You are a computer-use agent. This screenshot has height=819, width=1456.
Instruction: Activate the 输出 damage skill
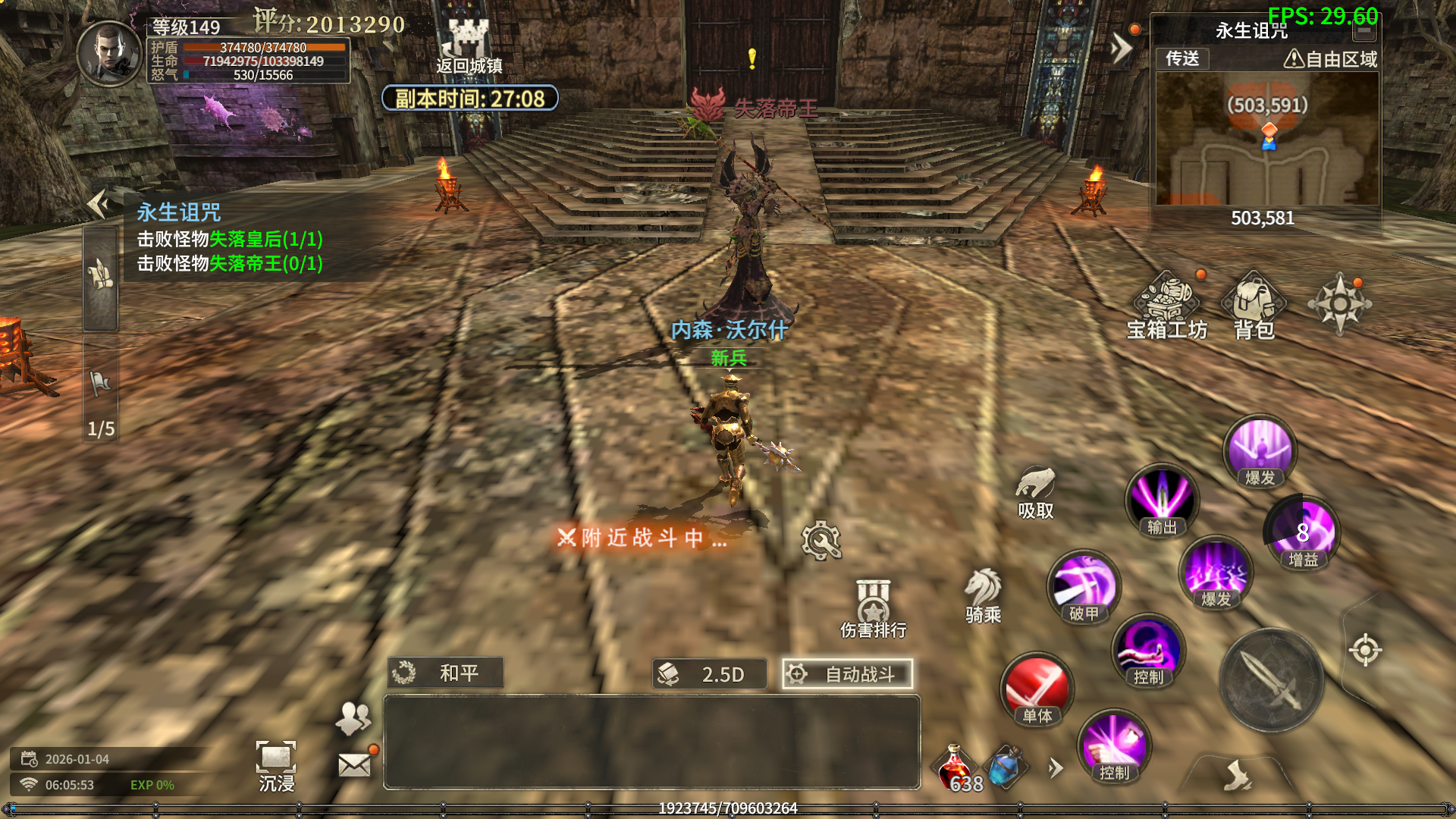click(x=1162, y=500)
